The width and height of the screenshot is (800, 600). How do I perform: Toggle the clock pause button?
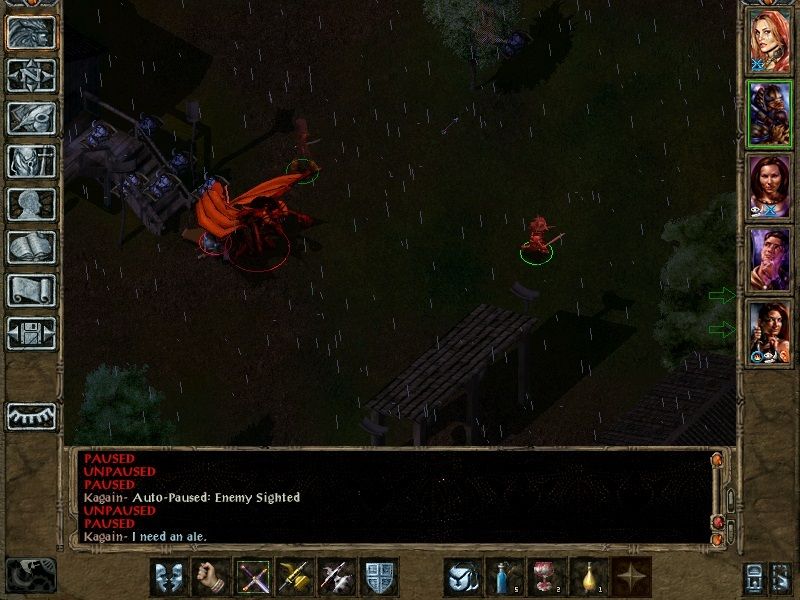[x=28, y=575]
